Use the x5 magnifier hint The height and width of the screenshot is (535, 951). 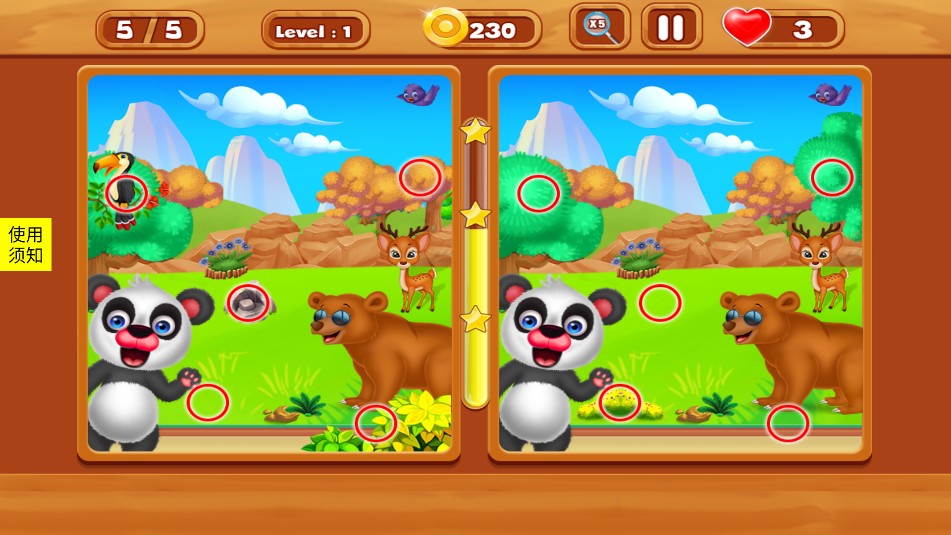click(600, 27)
